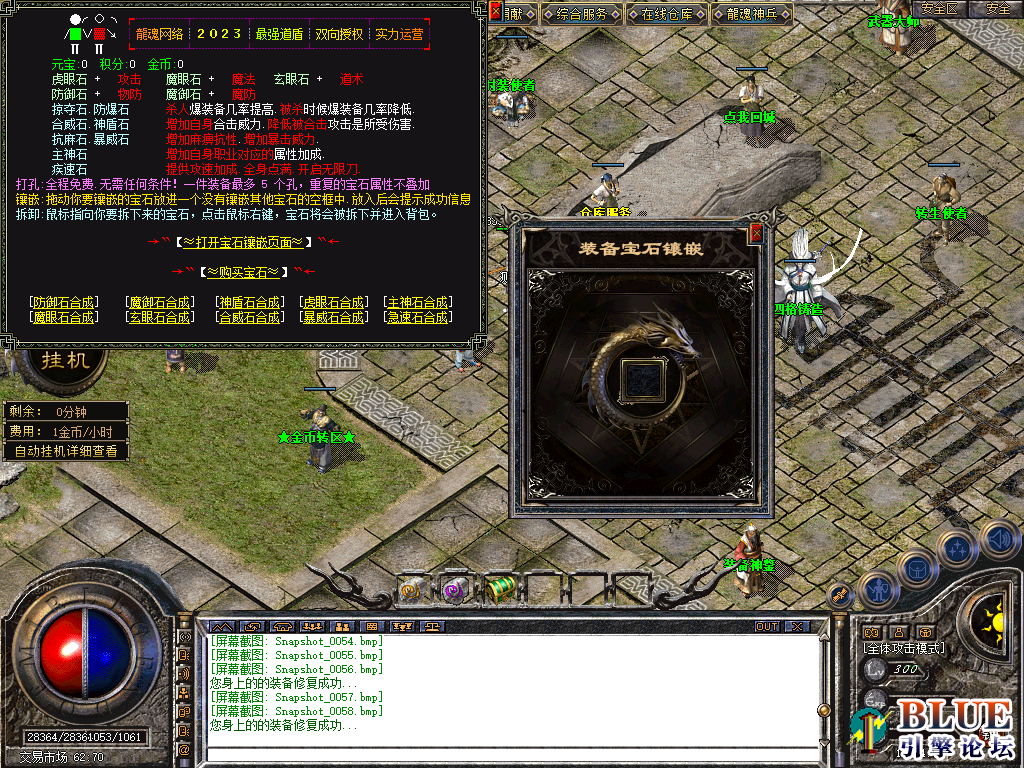1024x768 pixels.
Task: Toggle the 挂机 auto-play button
Action: point(66,360)
